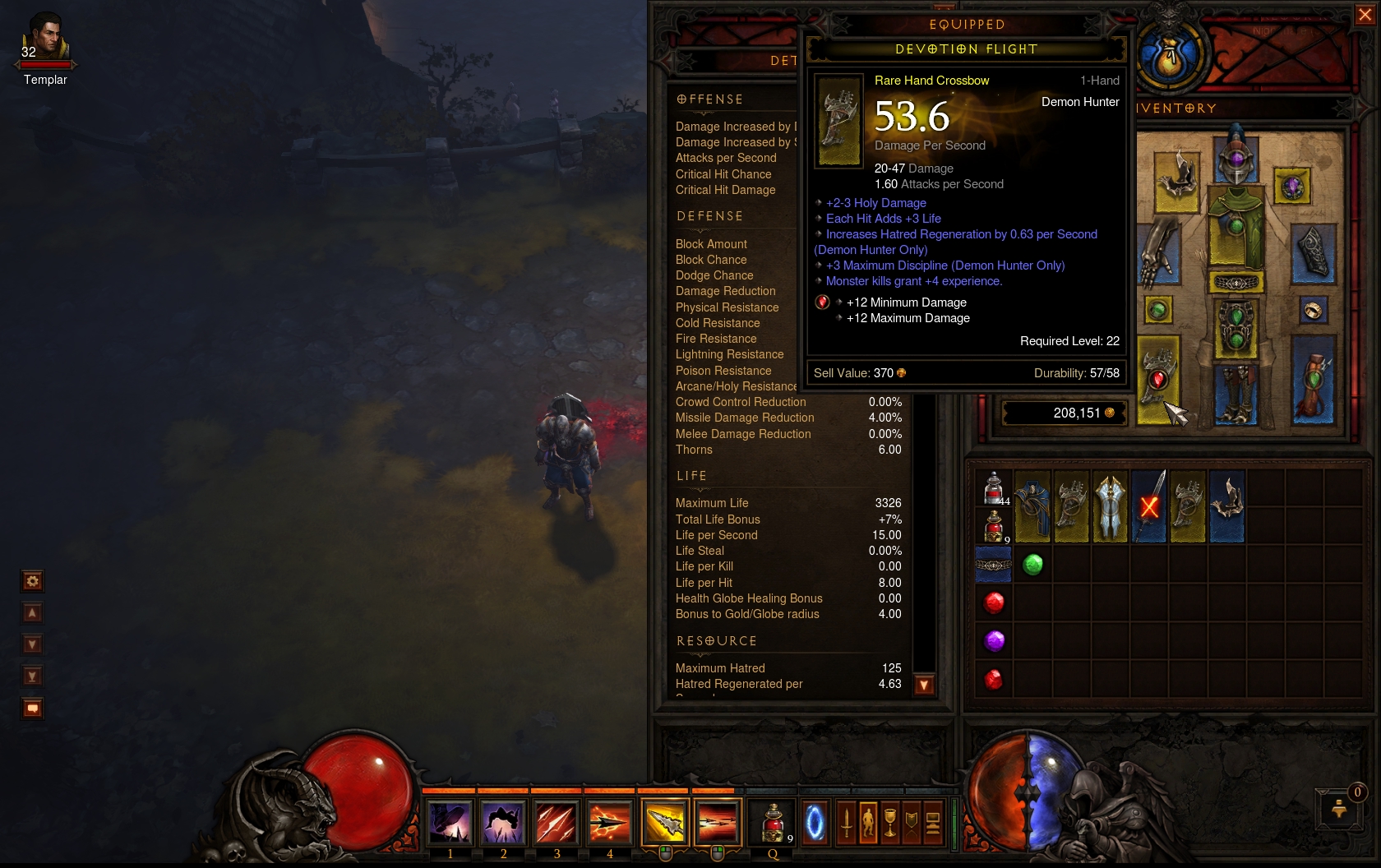Use the skill in hotbar slot 1
The width and height of the screenshot is (1381, 868).
450,822
